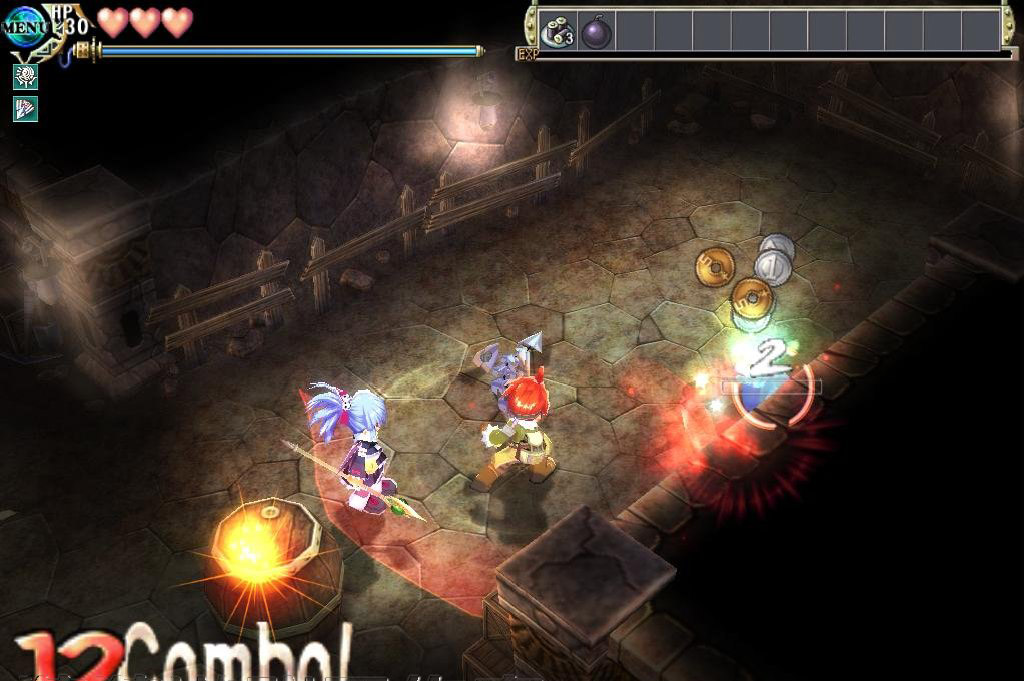Activate the rose skill icon
Screen dimensions: 1024x681
tap(25, 77)
